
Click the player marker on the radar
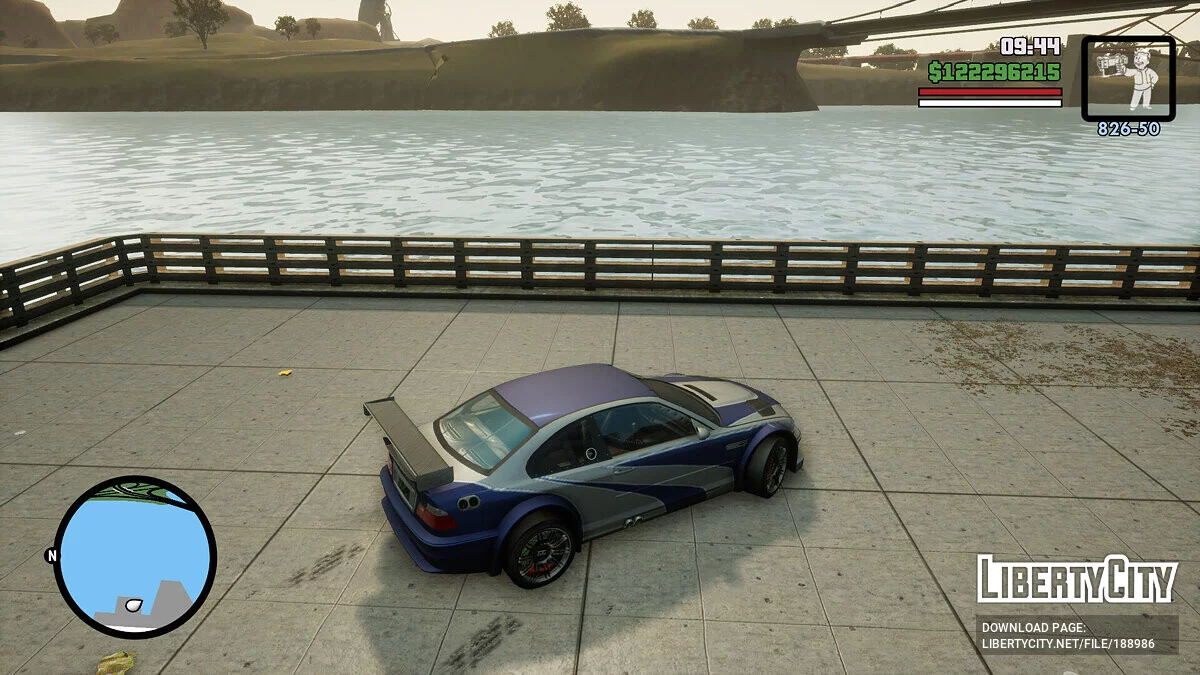133,605
